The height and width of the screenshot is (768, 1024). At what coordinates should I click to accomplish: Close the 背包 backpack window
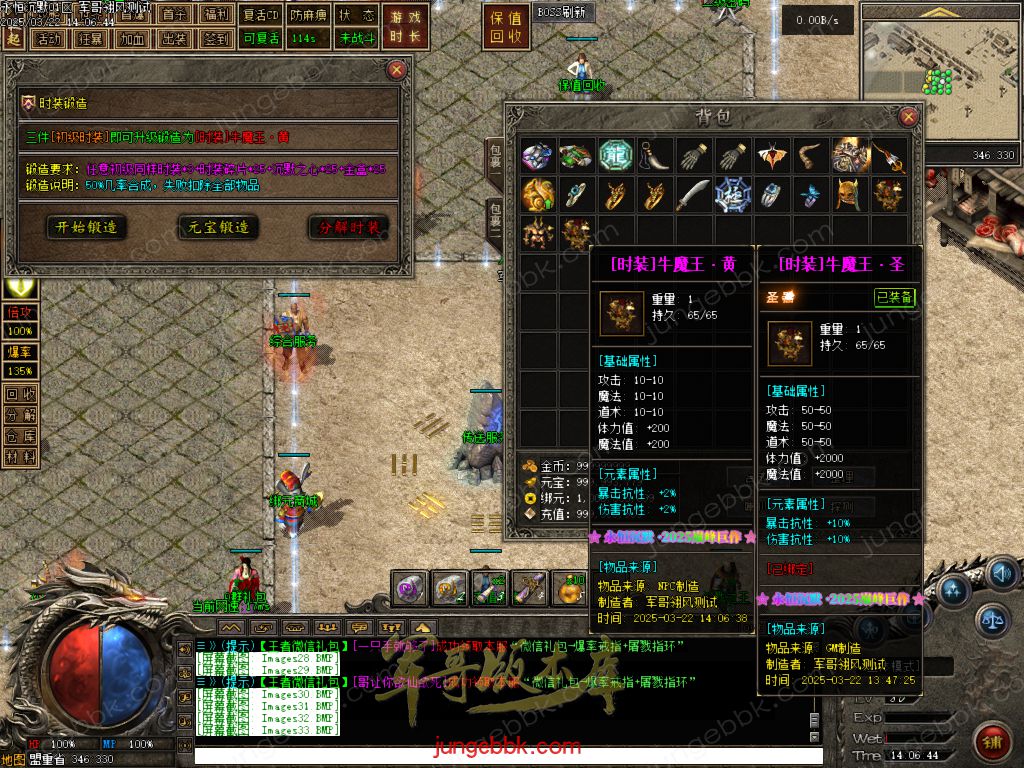[x=909, y=117]
